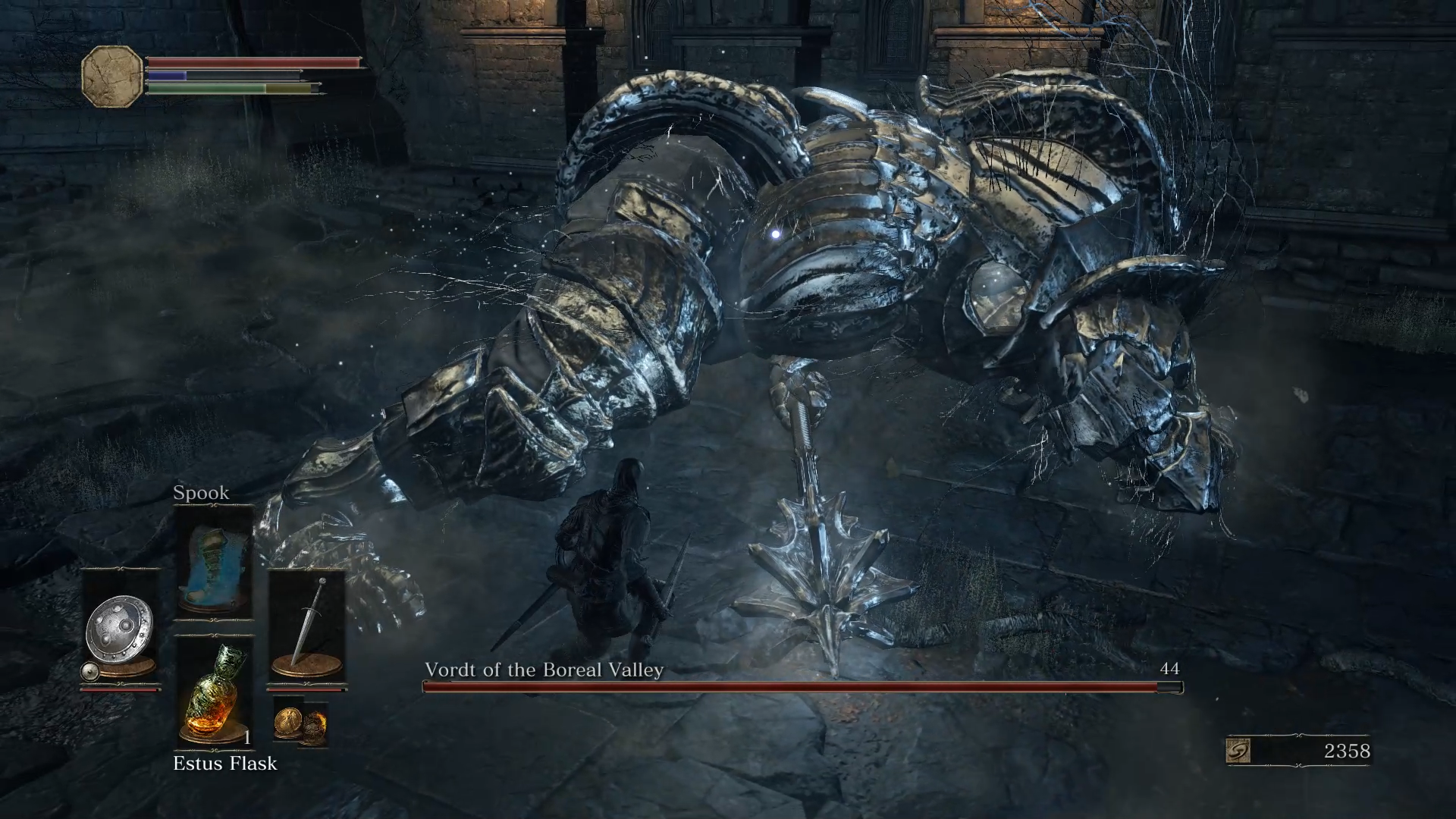The image size is (1456, 819).
Task: Use the Estus Flask item slot
Action: (214, 694)
